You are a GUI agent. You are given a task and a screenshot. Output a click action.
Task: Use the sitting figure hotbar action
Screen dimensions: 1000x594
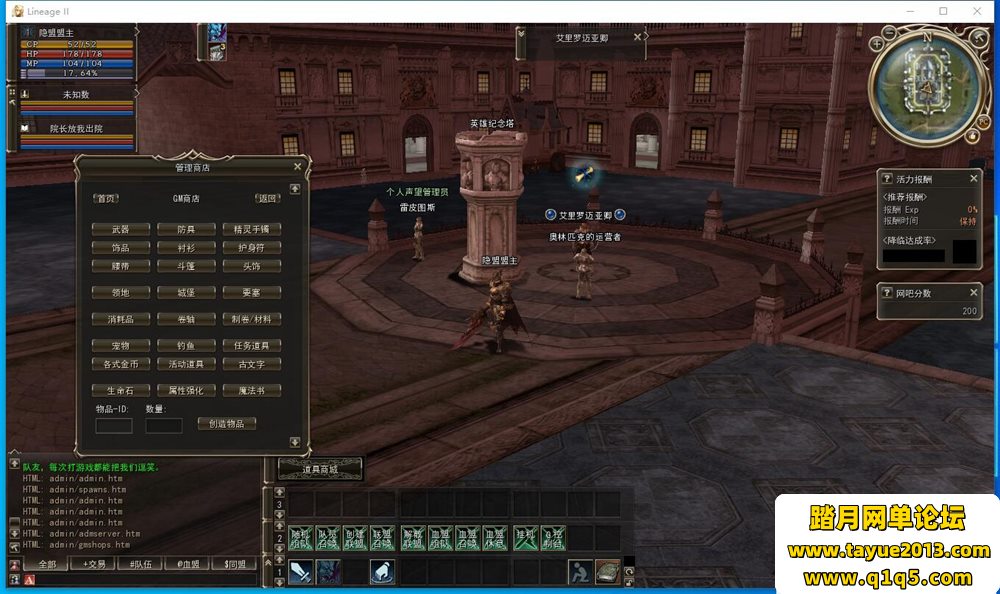point(579,571)
